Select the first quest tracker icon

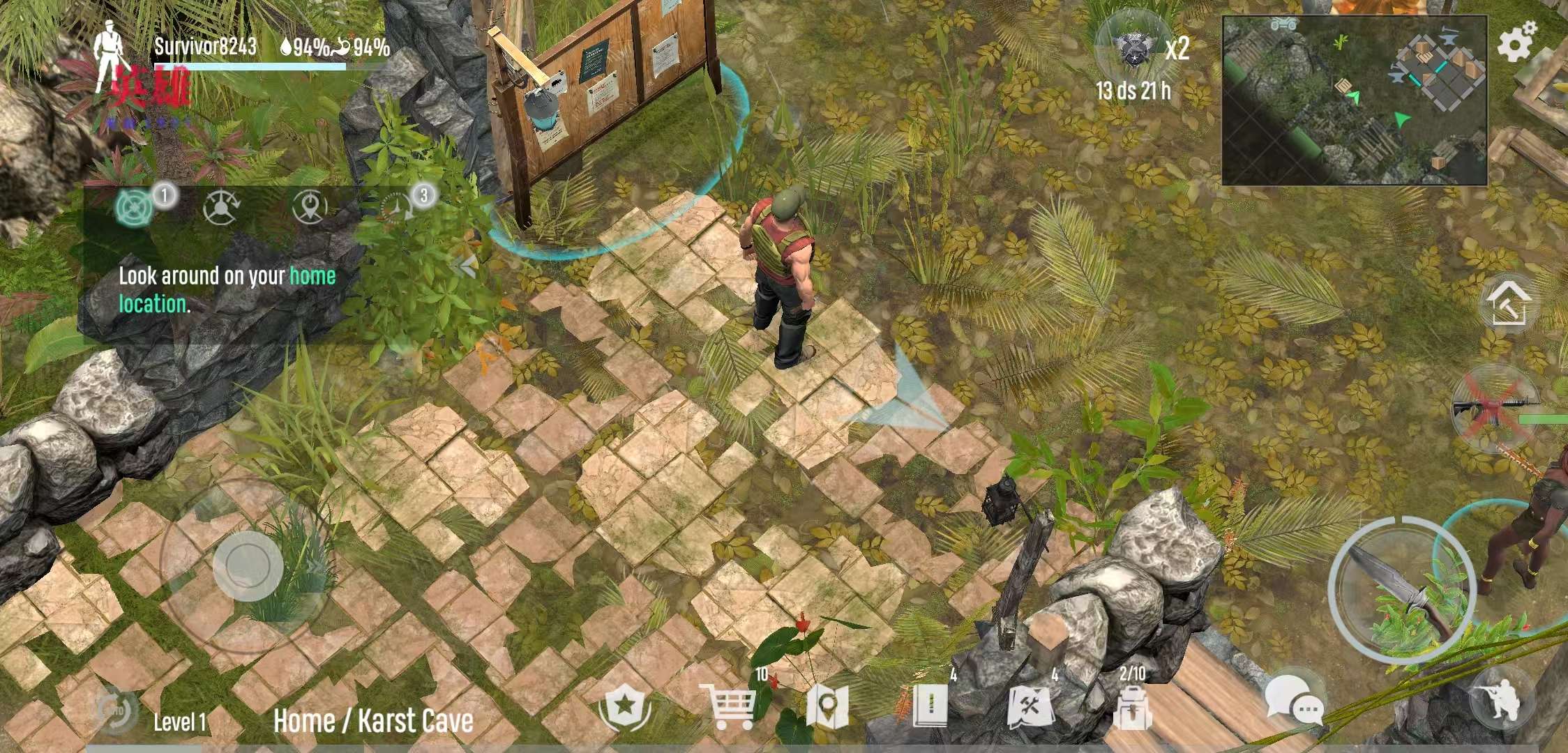[x=133, y=208]
